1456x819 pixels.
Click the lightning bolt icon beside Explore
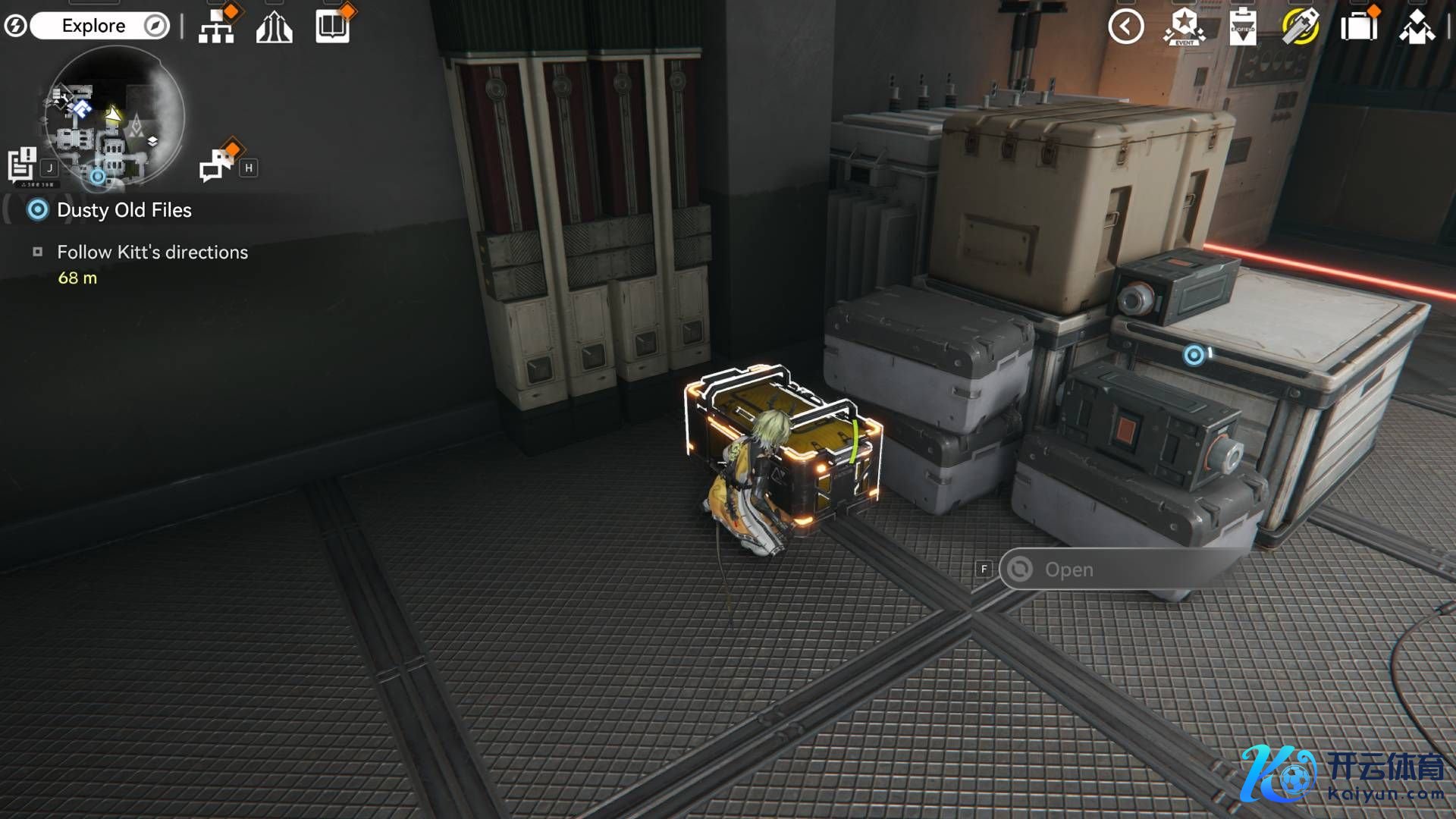pos(15,26)
